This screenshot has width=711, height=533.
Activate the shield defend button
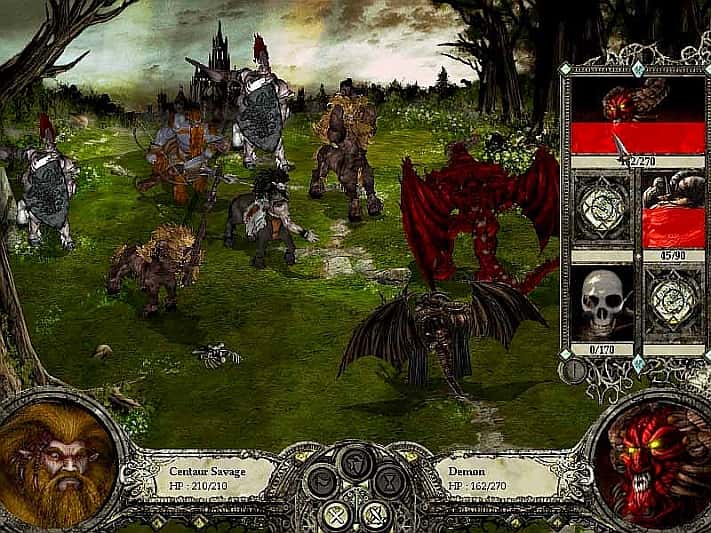pyautogui.click(x=355, y=462)
